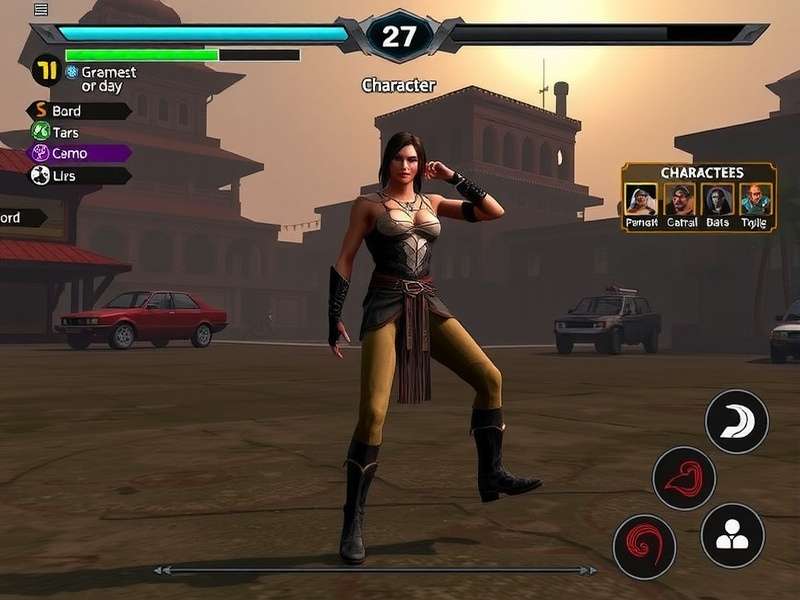This screenshot has height=600, width=800.
Task: Open the Lirs entry
Action: 78,175
